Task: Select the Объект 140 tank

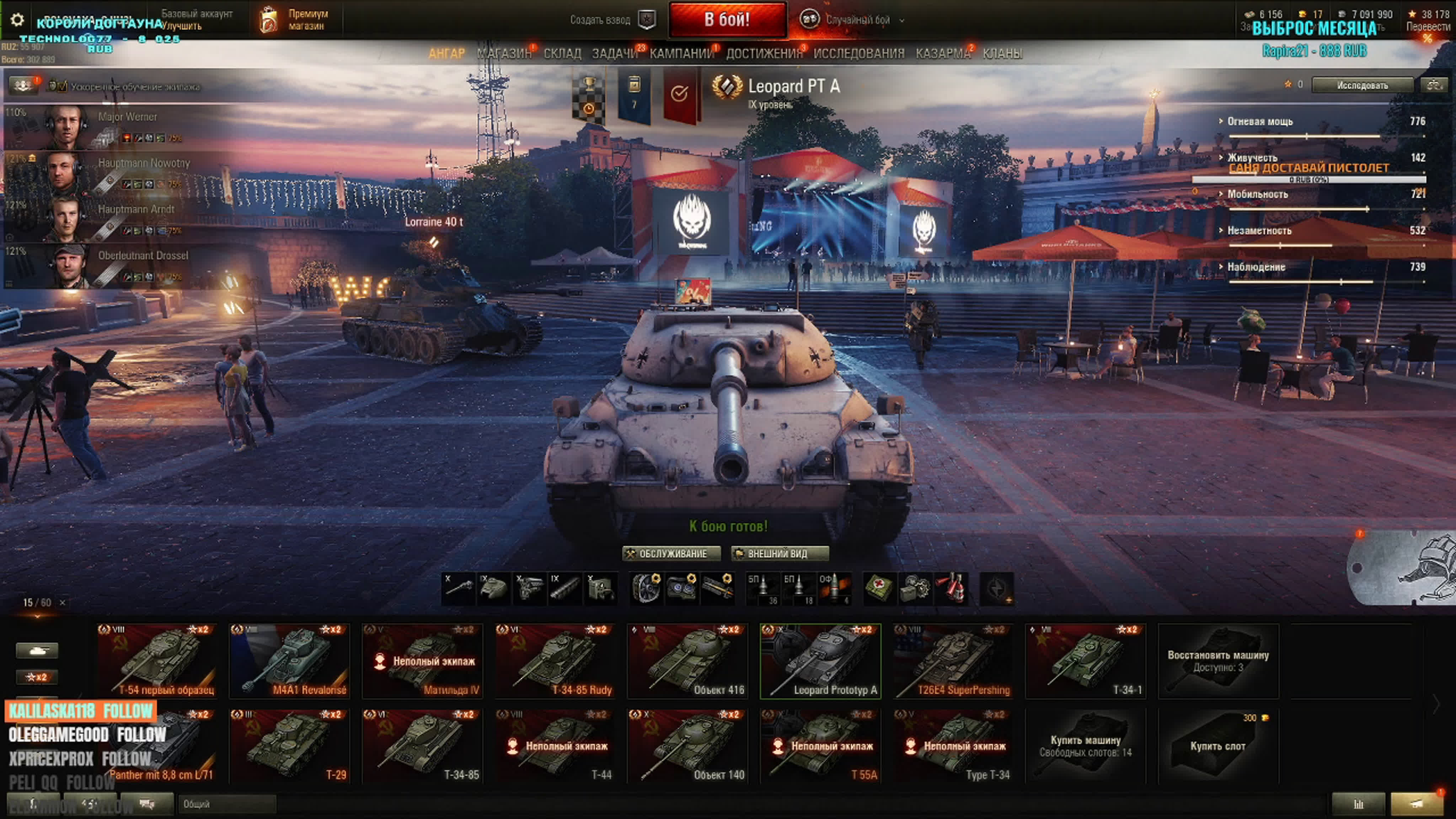Action: (687, 745)
